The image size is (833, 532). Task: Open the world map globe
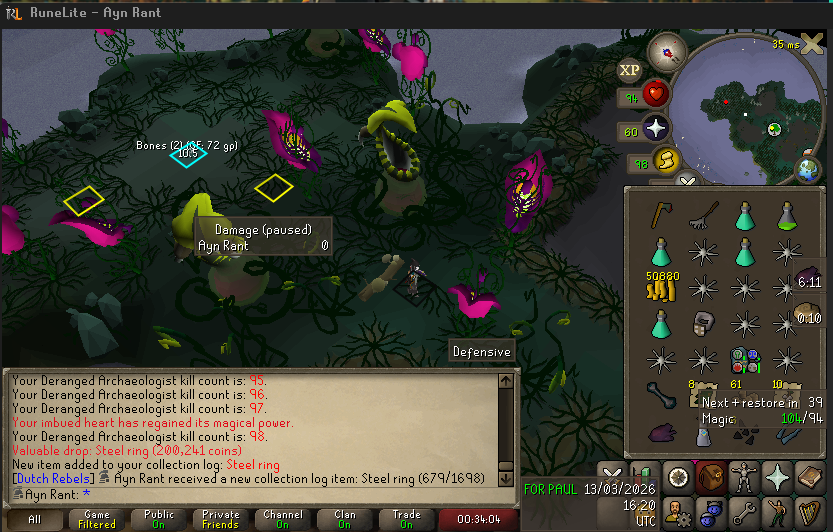pos(808,170)
